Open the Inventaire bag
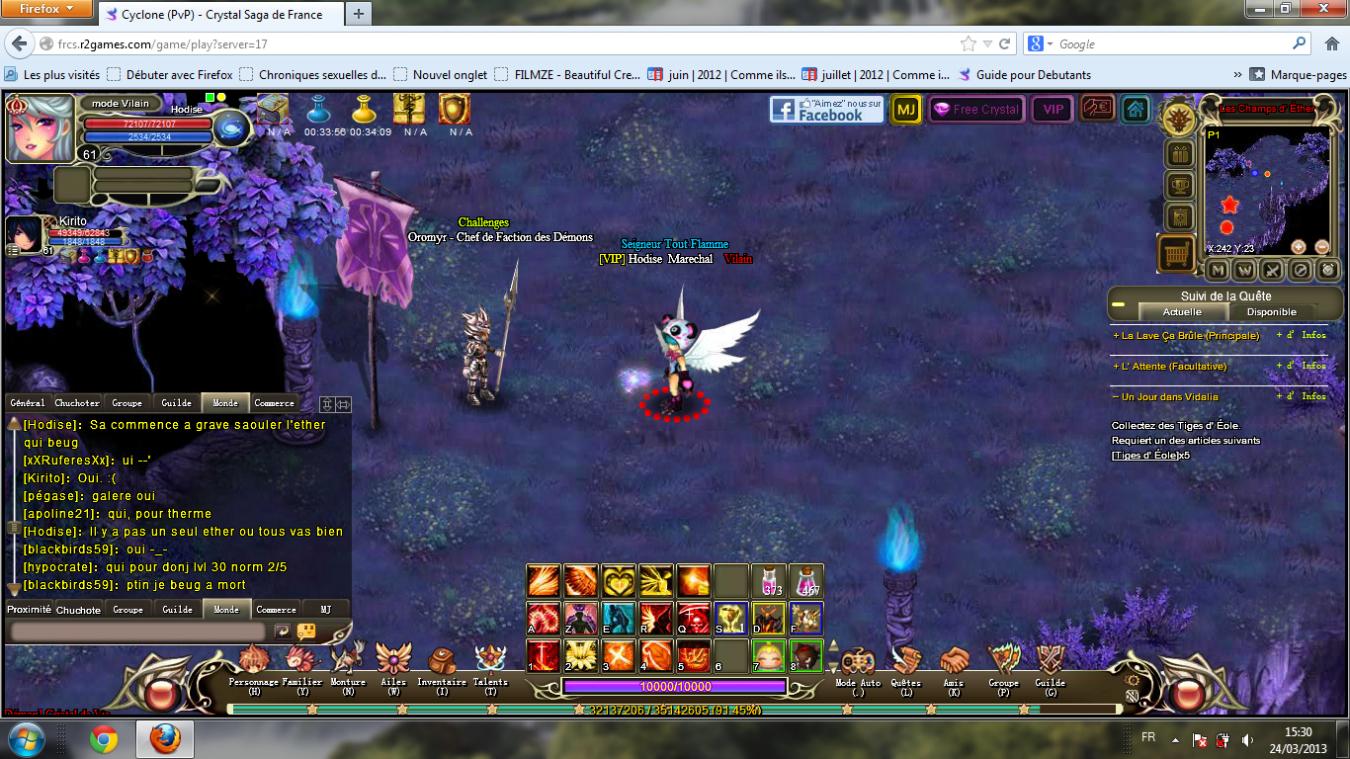1350x759 pixels. coord(442,662)
